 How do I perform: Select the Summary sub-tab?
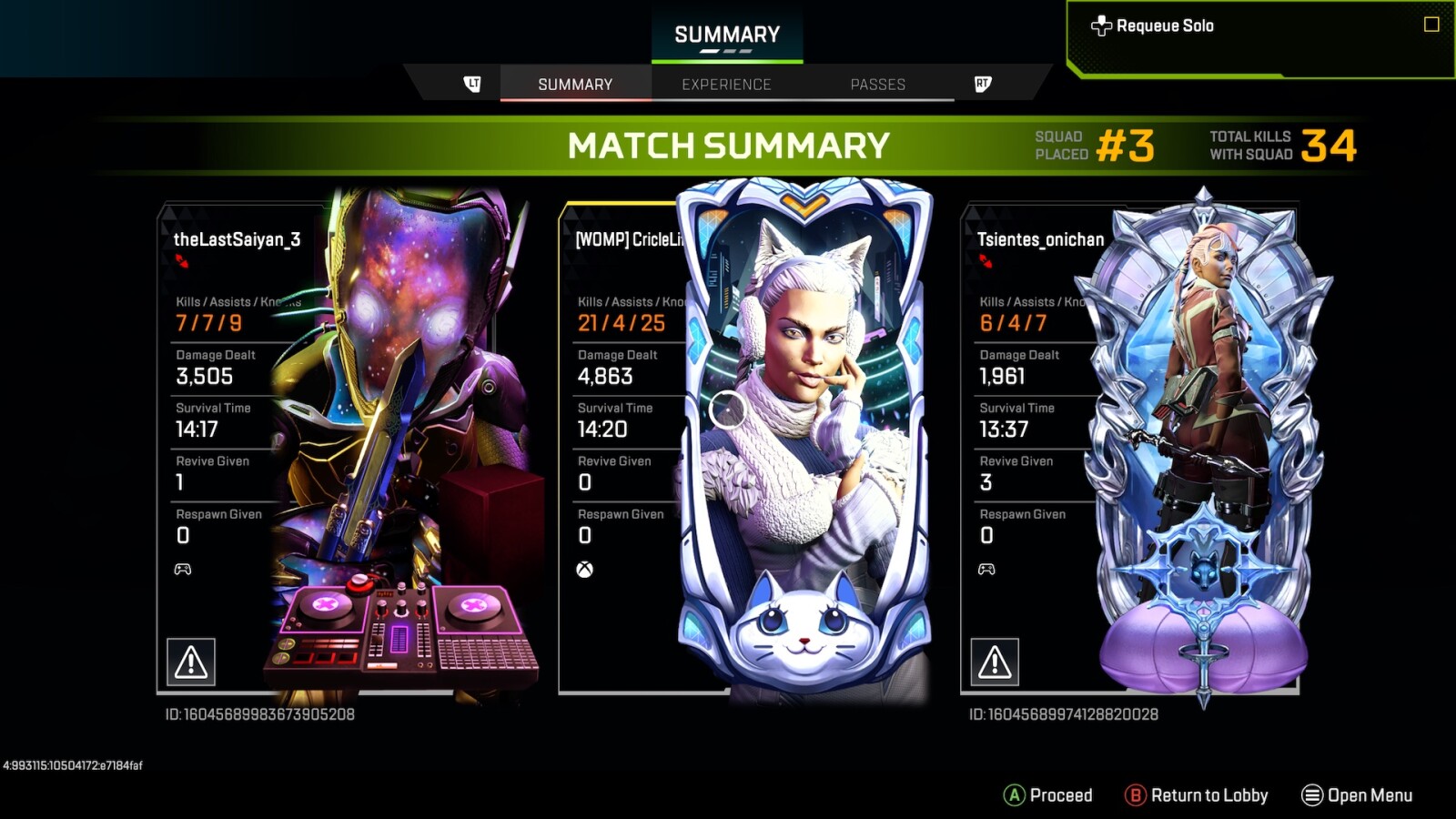pyautogui.click(x=575, y=85)
